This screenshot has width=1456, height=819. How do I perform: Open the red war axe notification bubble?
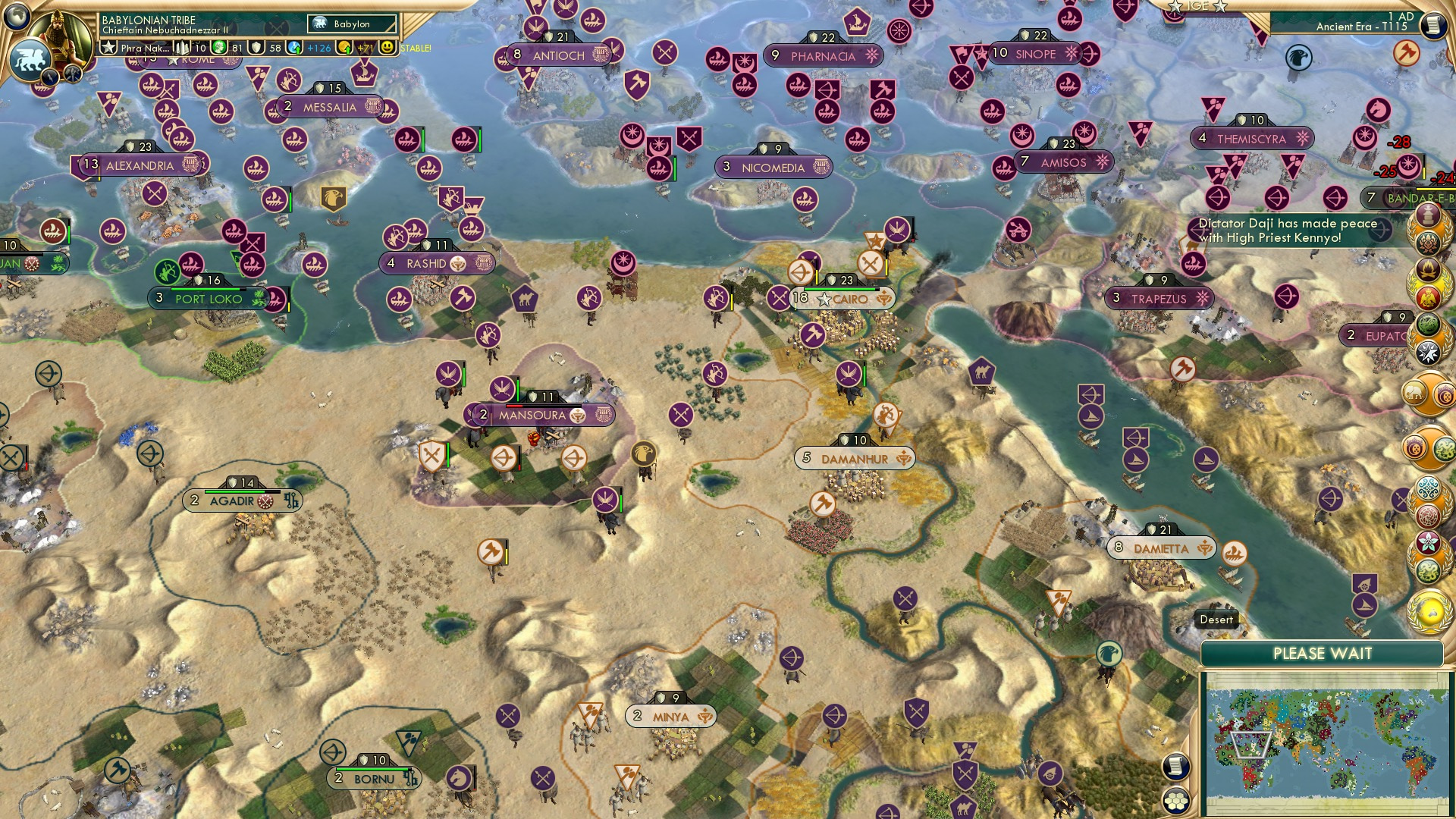tap(1405, 52)
